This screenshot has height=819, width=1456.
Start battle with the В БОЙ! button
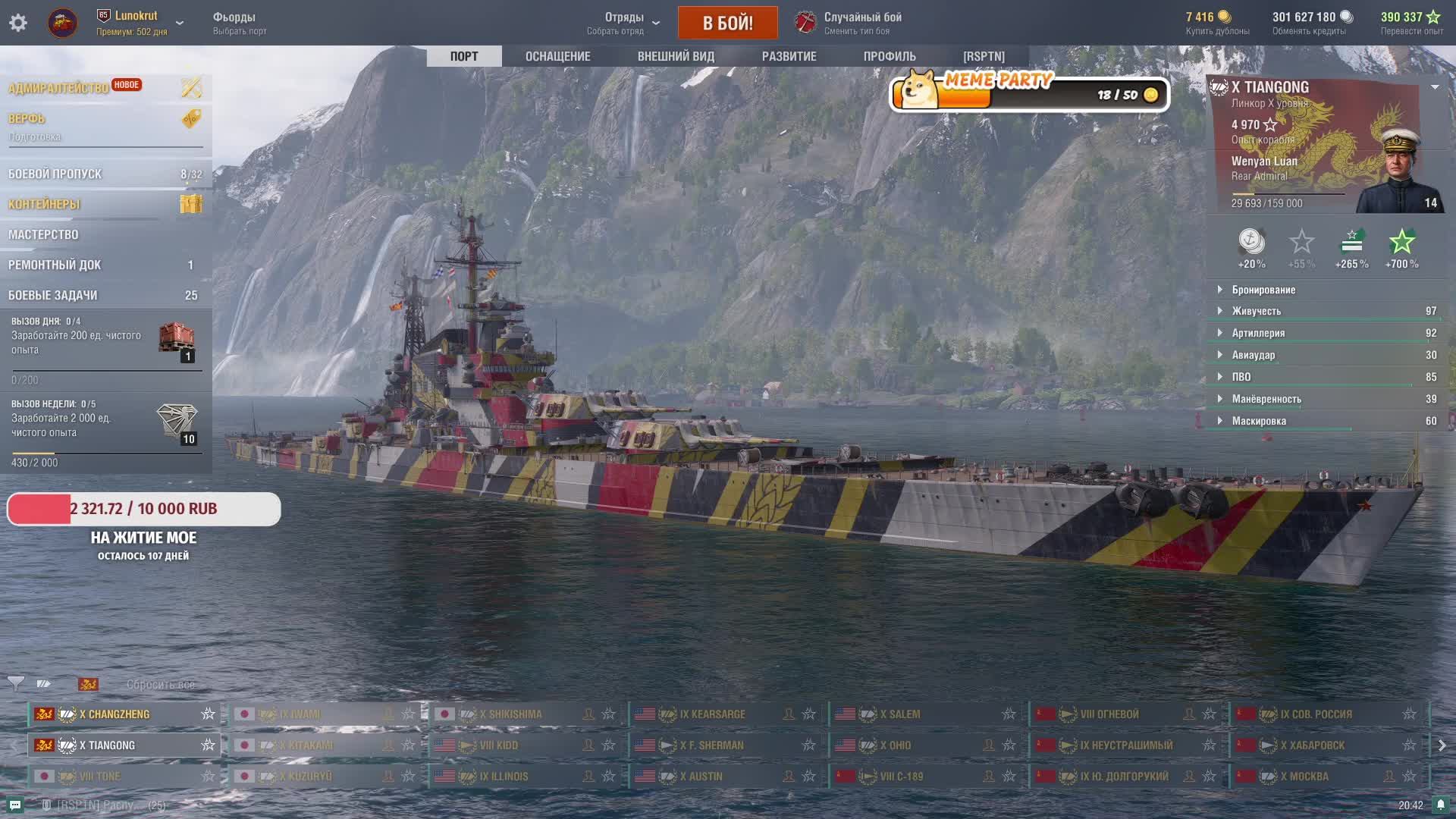click(727, 23)
